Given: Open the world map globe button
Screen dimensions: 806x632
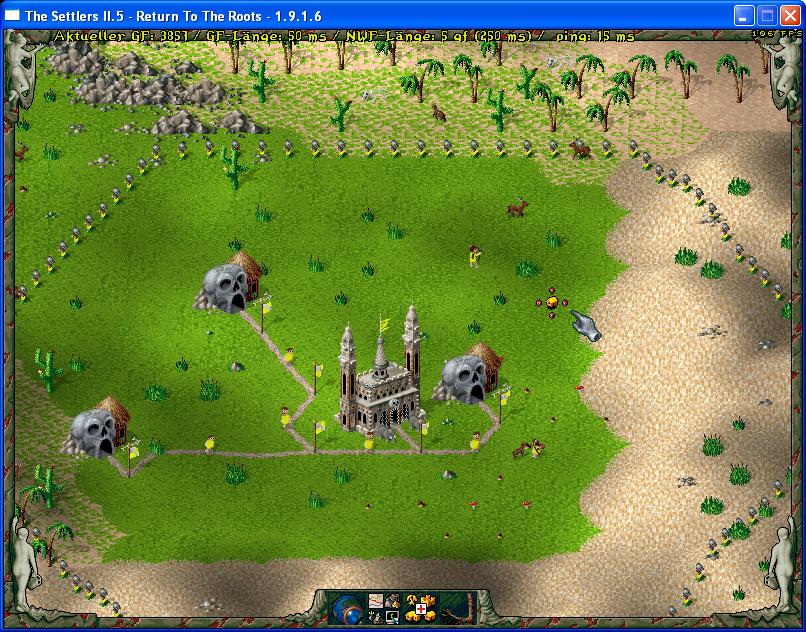Looking at the screenshot, I should point(349,608).
